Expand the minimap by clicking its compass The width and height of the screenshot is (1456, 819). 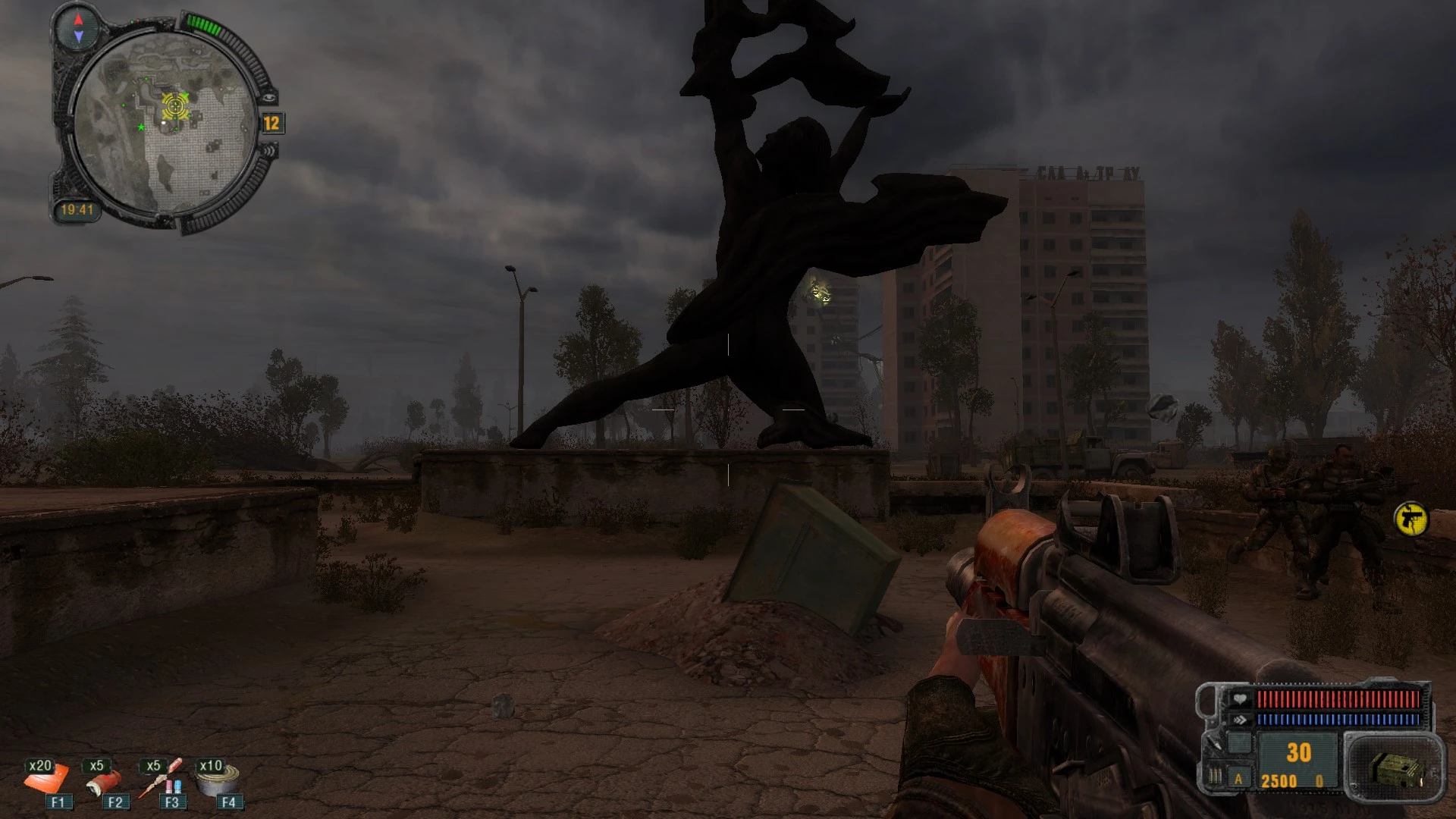[x=77, y=29]
